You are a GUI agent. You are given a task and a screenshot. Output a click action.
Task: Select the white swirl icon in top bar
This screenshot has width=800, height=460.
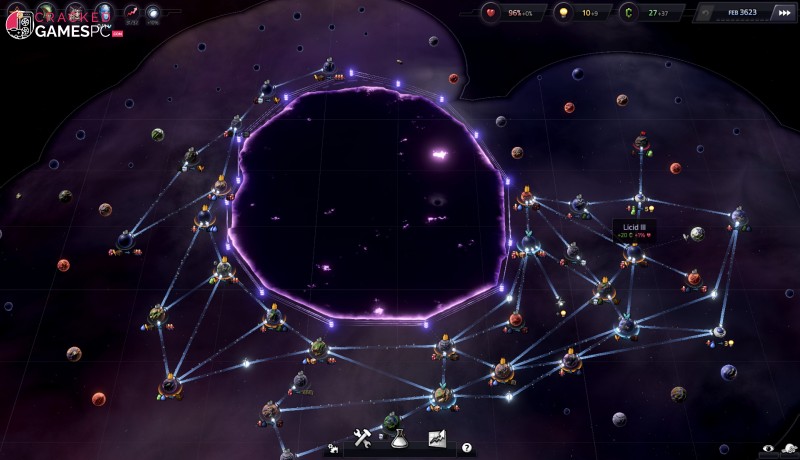pyautogui.click(x=153, y=13)
